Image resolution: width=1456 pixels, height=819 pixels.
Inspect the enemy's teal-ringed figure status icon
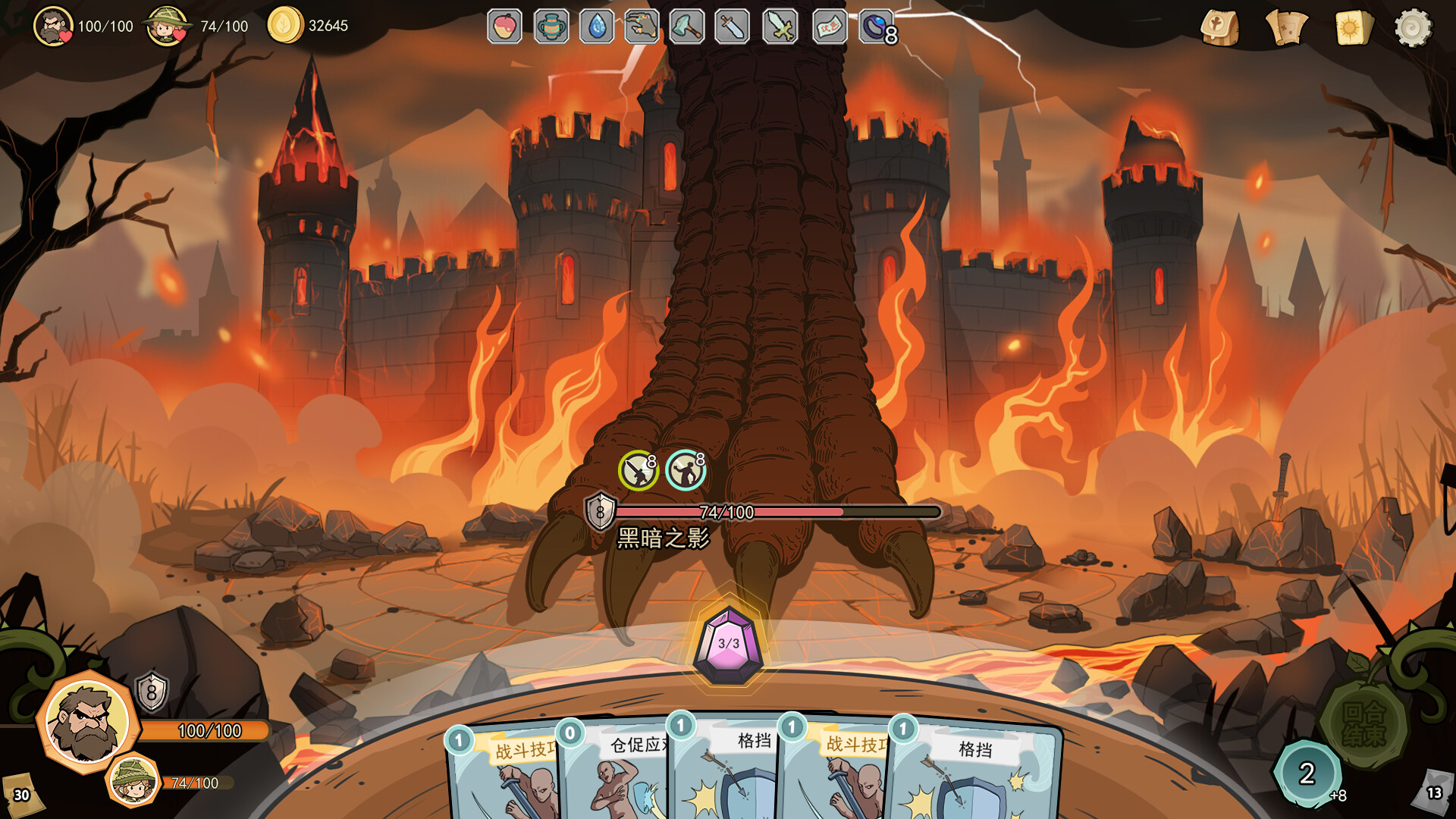686,470
